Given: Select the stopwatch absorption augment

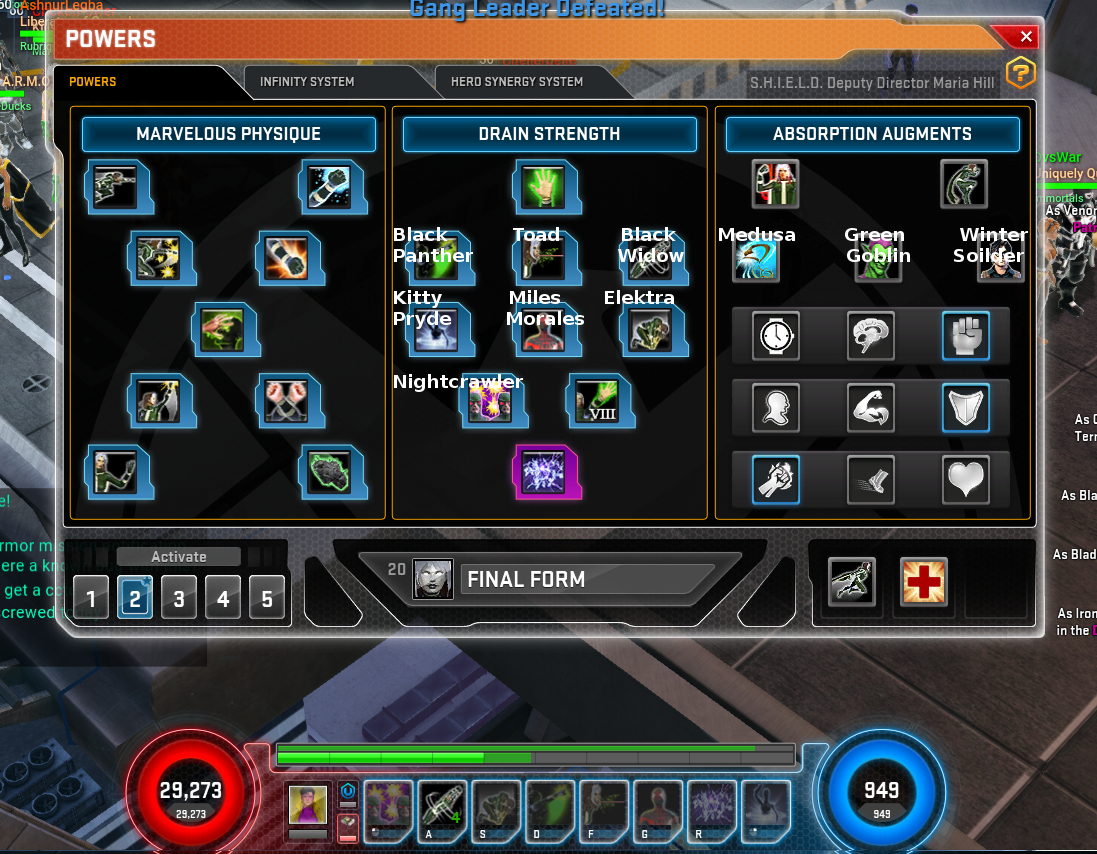Looking at the screenshot, I should point(776,336).
